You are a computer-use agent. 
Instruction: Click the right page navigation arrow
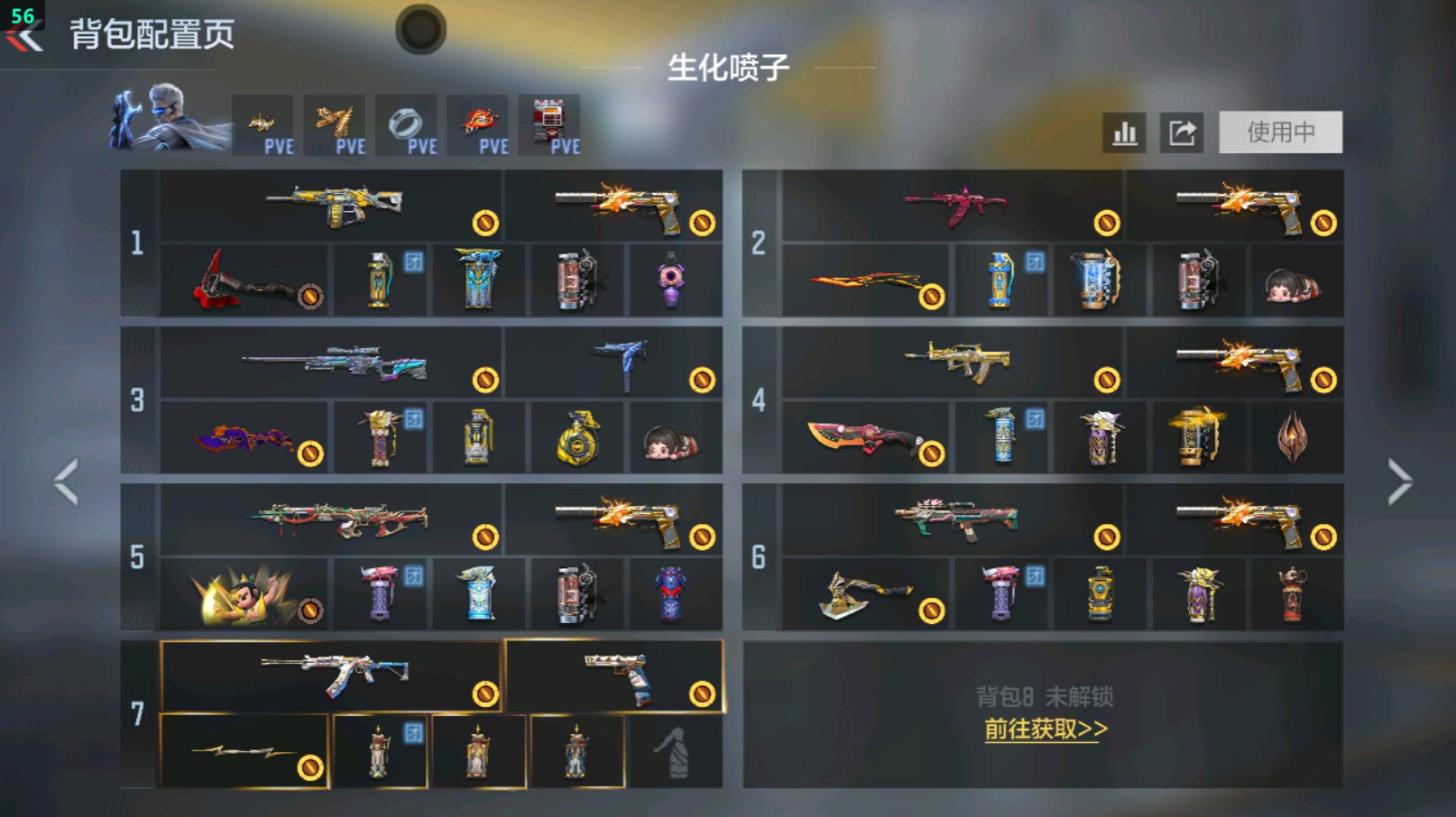[x=1398, y=481]
